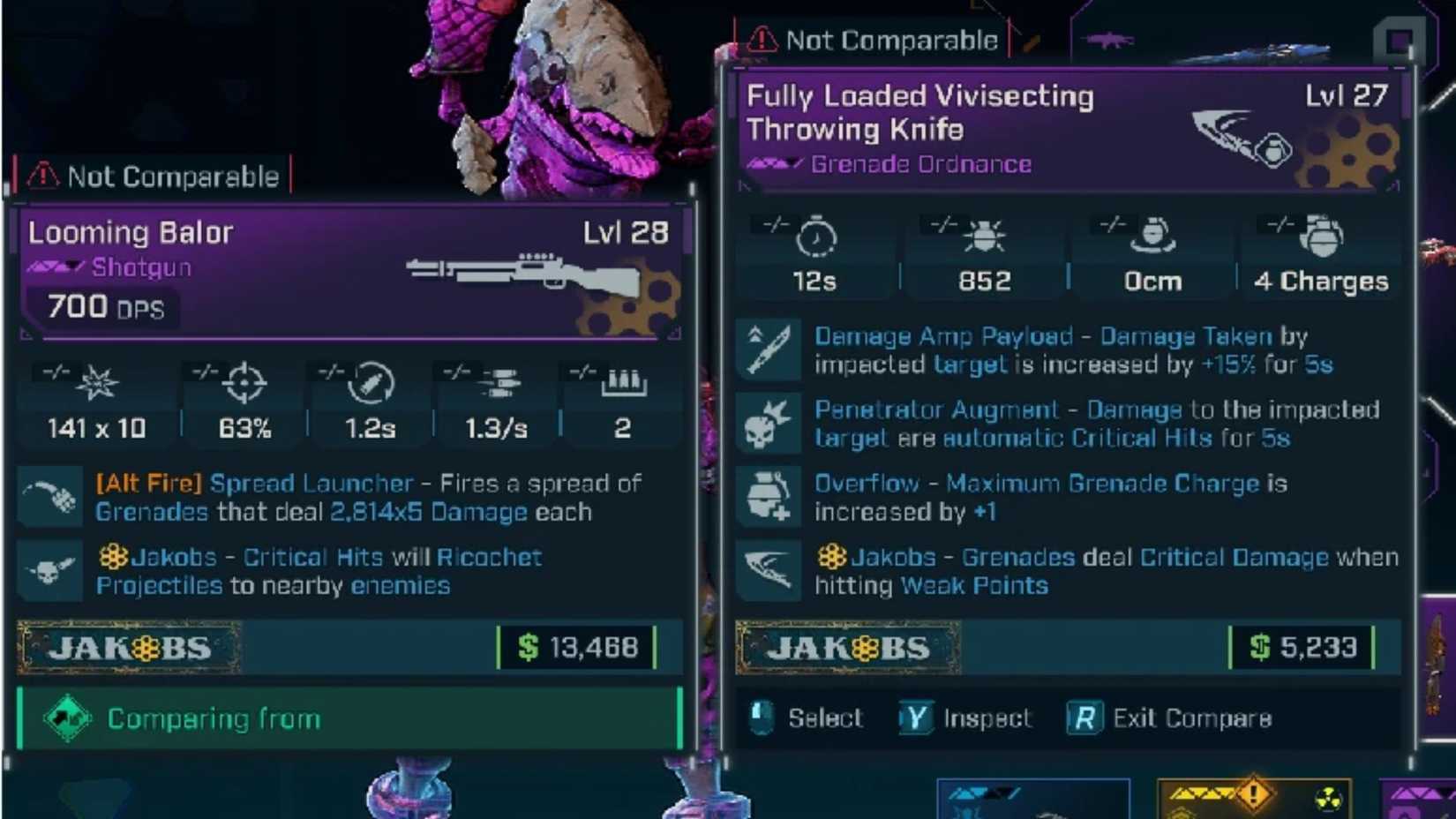Click the 12s cooldown timer icon
This screenshot has width=1456, height=819.
(816, 238)
